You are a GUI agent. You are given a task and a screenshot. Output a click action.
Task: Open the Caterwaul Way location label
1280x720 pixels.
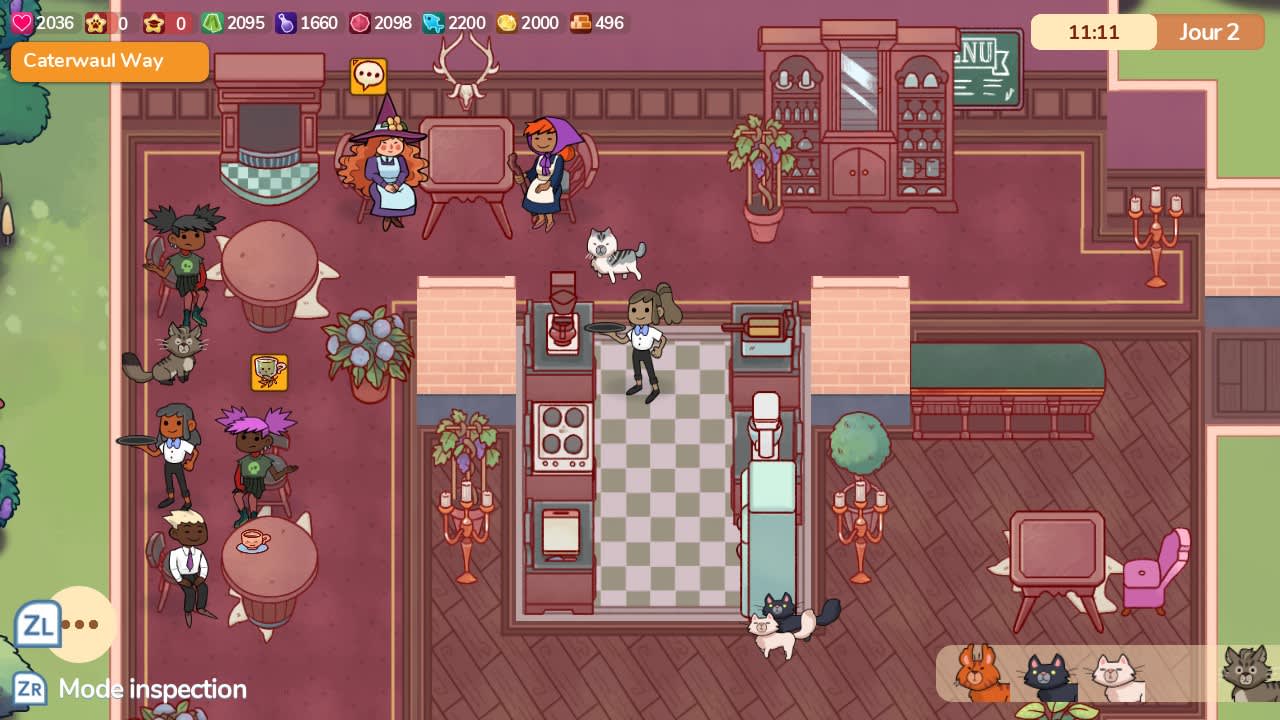click(x=110, y=62)
